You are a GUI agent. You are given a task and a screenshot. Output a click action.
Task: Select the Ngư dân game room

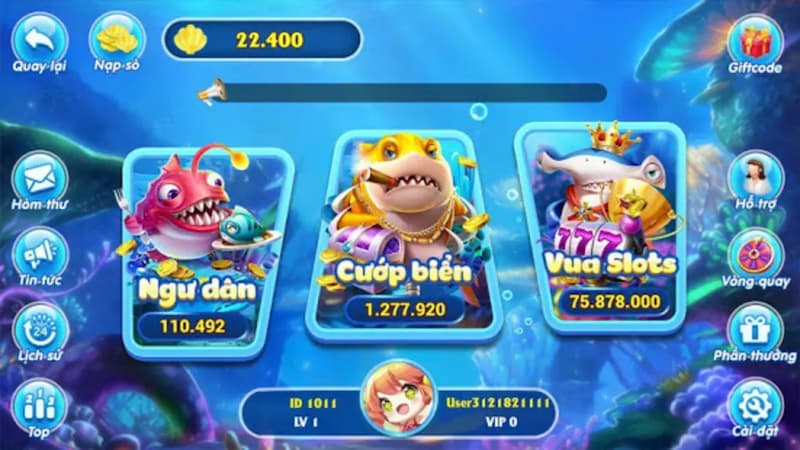point(196,246)
